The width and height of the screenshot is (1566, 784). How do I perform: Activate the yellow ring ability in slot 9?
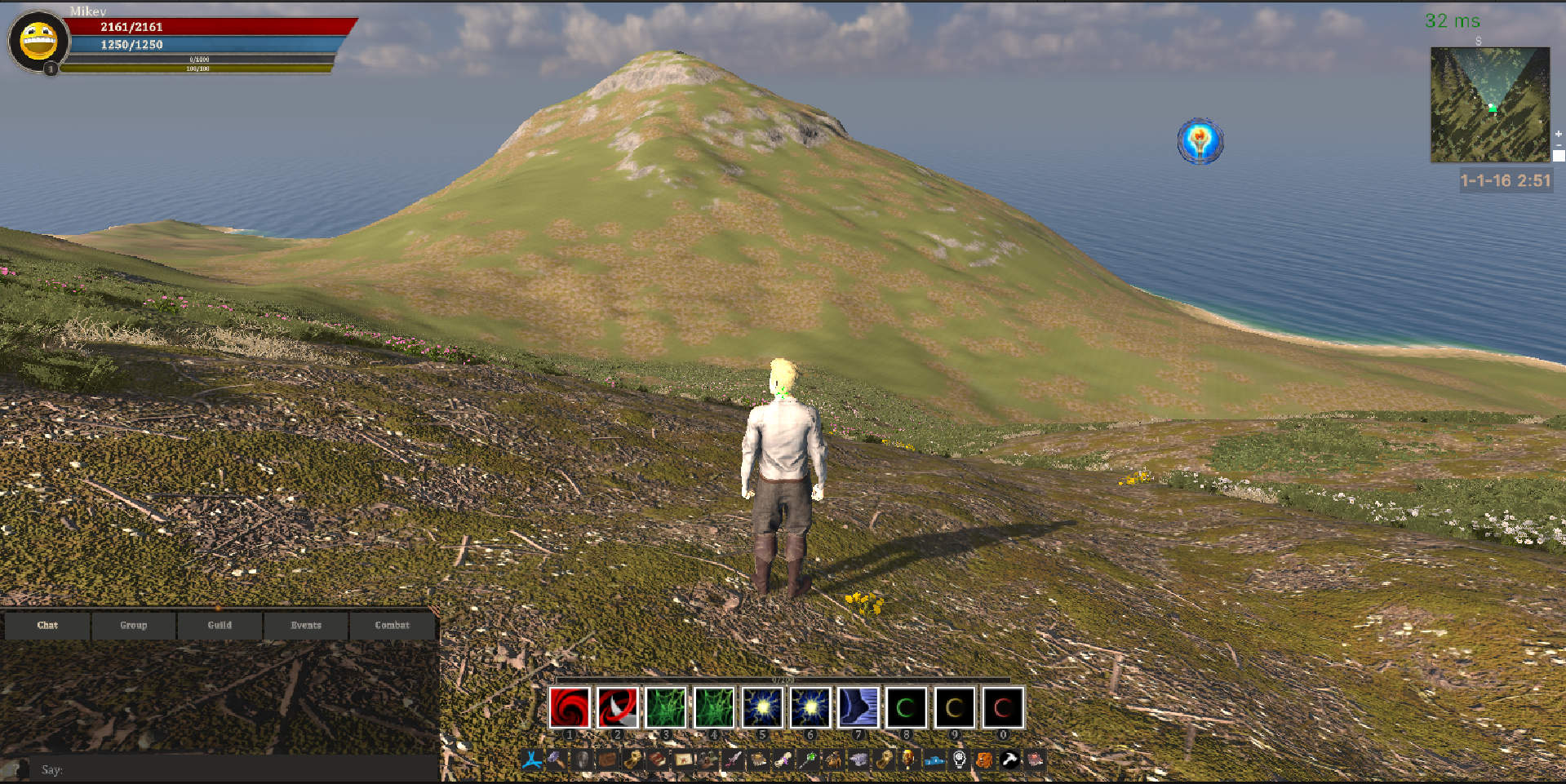coord(955,707)
